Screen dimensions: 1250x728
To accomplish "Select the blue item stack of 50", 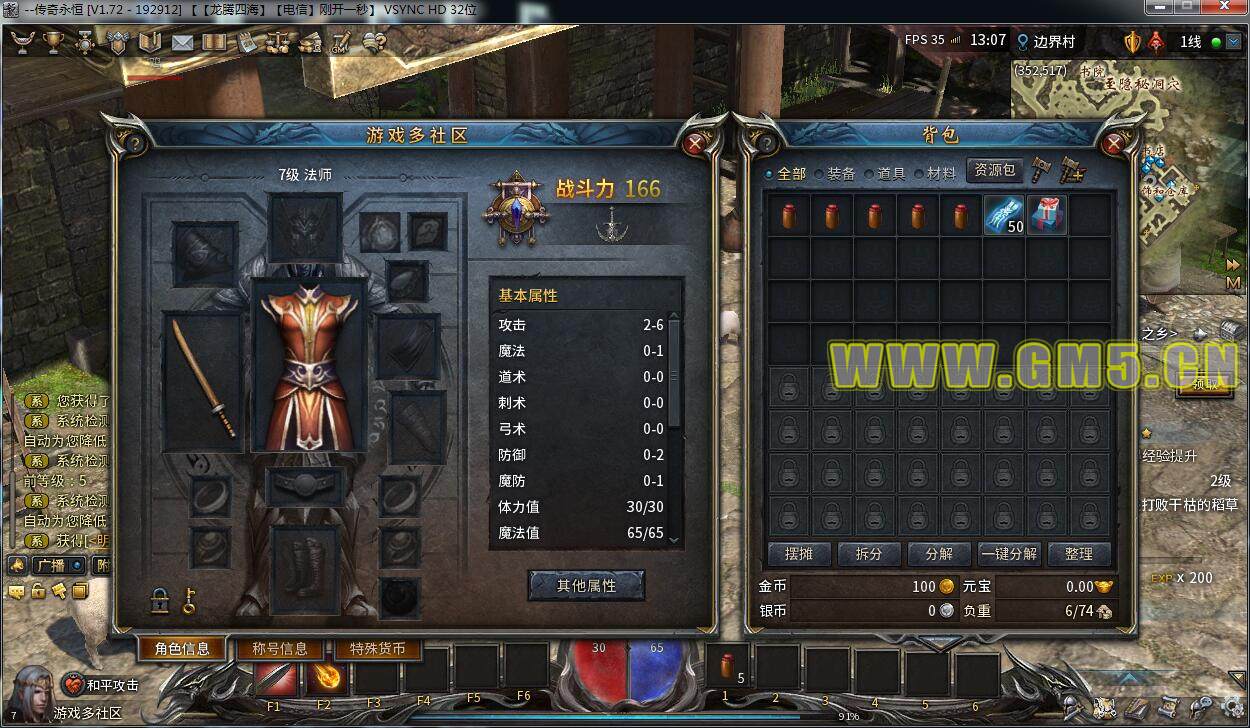I will 1004,215.
